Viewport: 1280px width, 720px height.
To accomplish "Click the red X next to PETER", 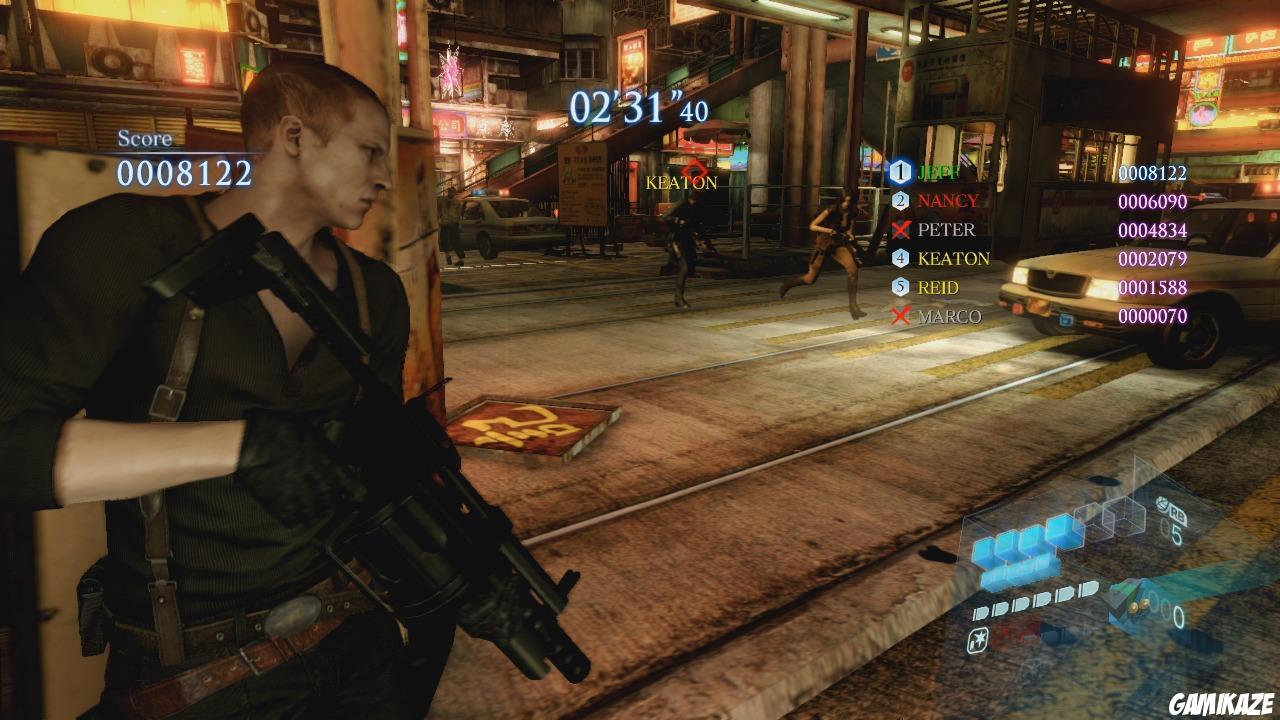I will point(903,228).
